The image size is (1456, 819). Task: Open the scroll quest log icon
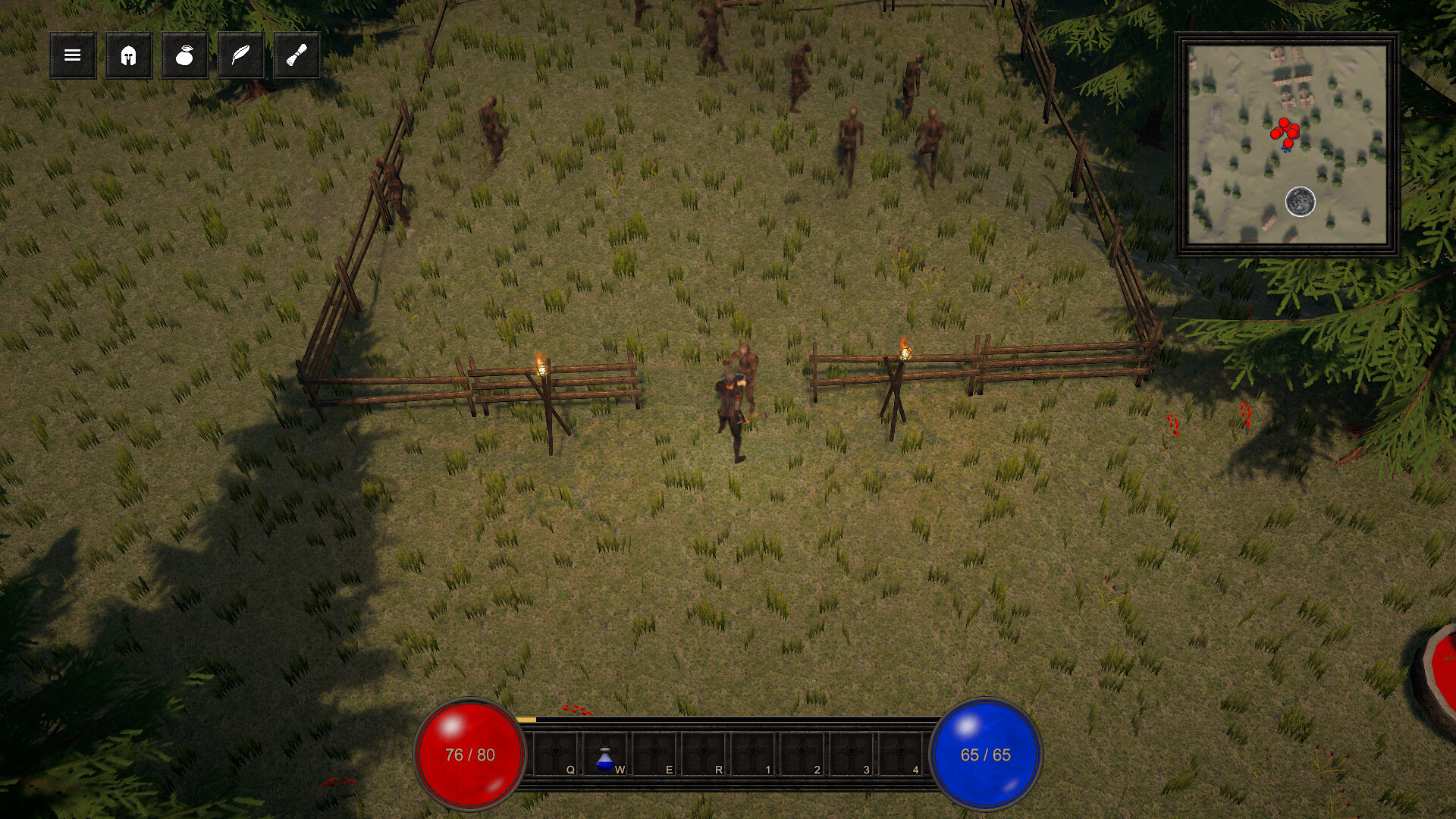[x=296, y=55]
